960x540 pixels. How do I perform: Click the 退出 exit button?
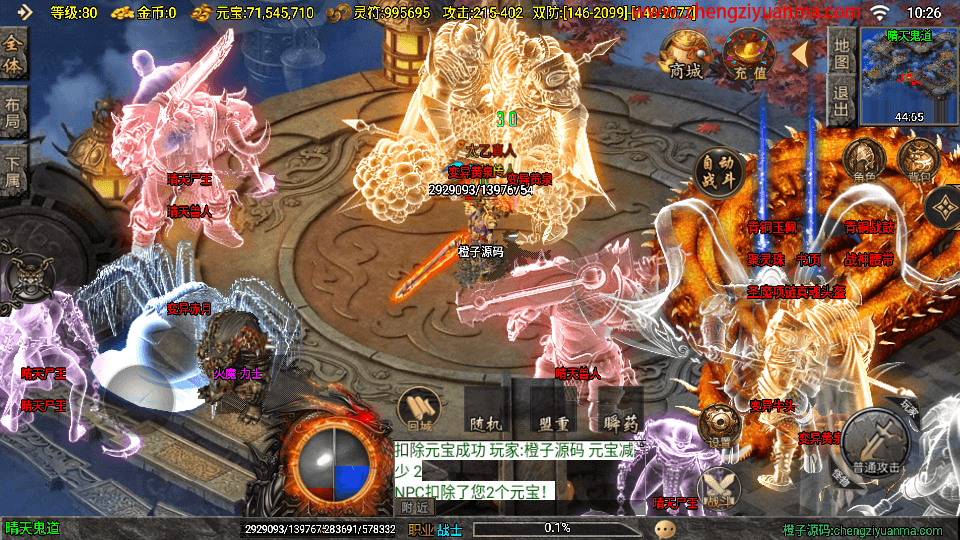(x=841, y=104)
